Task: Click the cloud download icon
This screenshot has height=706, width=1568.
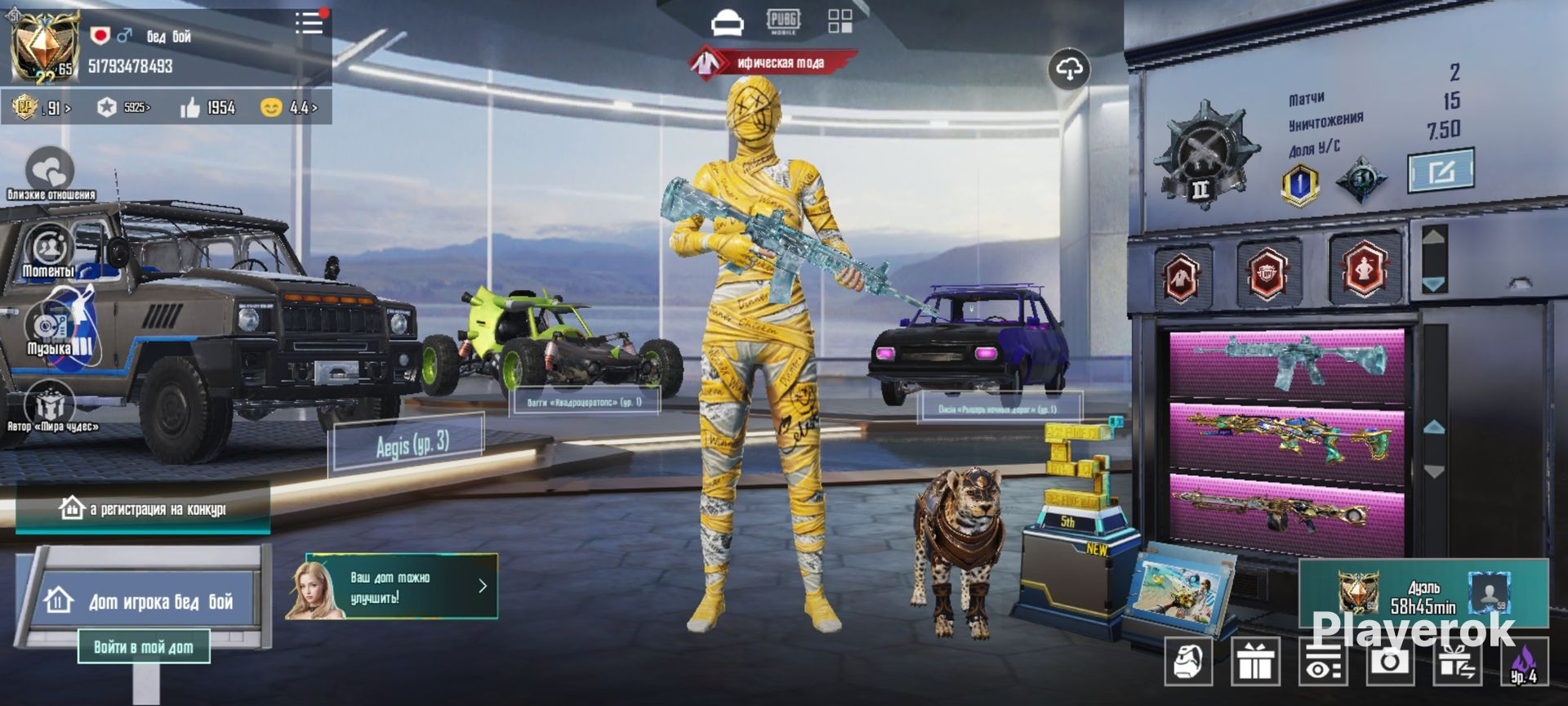Action: 1069,69
